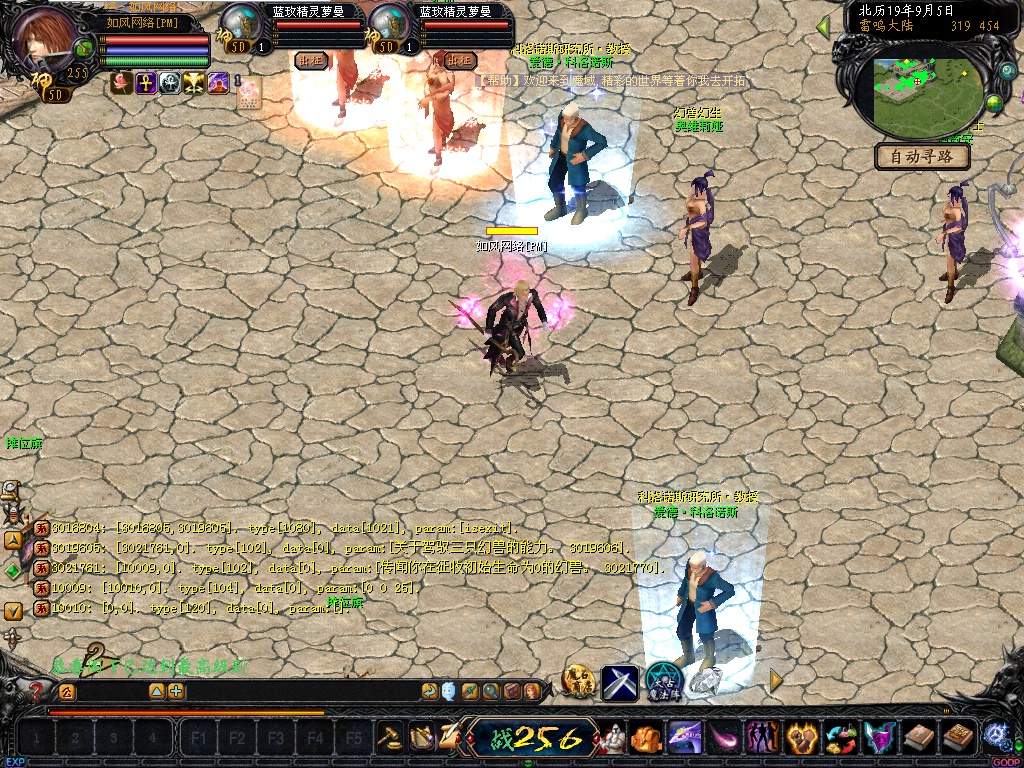This screenshot has width=1024, height=768.
Task: Click the second pet's 出征 button
Action: (x=460, y=60)
